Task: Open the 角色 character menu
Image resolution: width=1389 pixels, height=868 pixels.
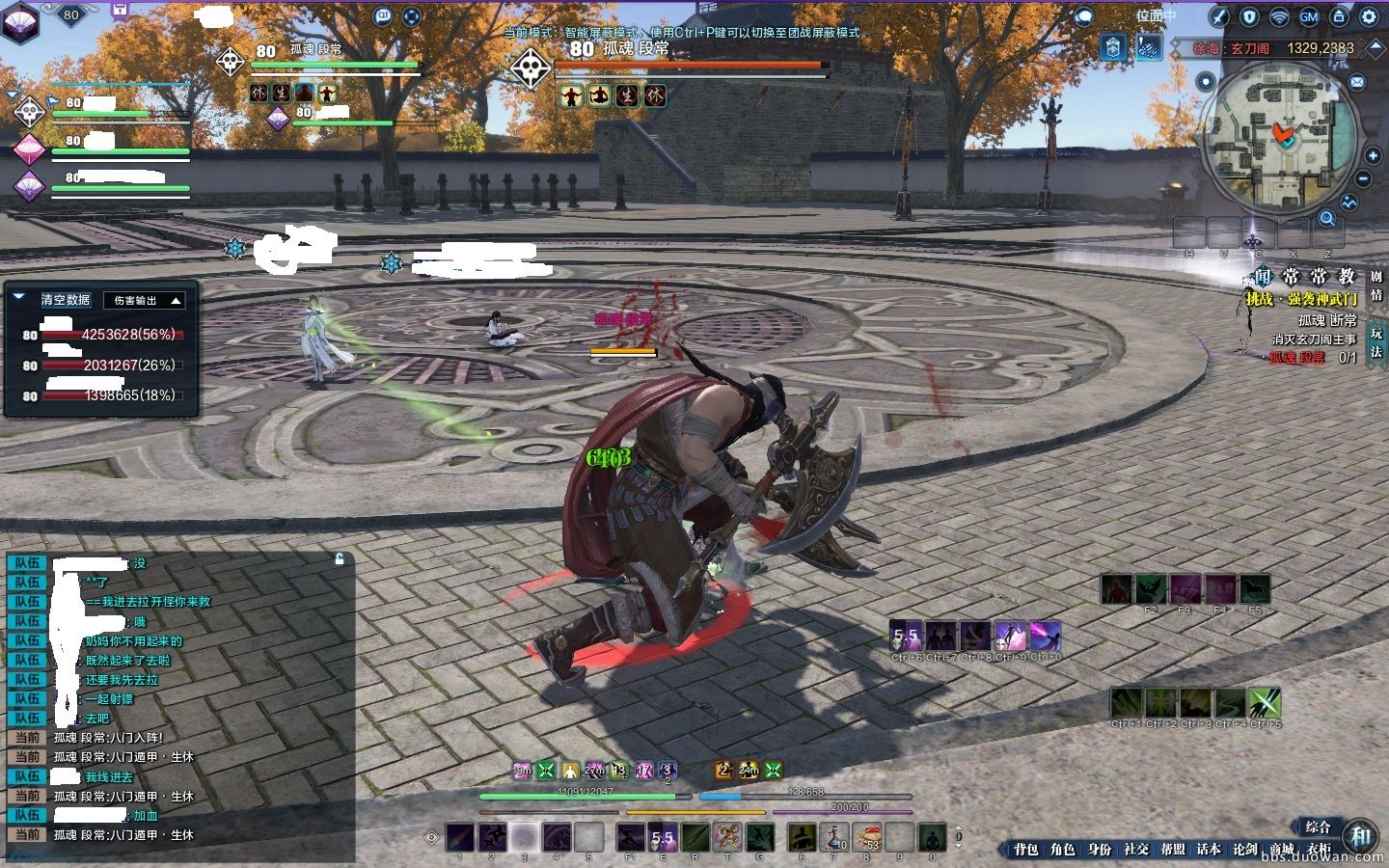Action: click(1062, 849)
